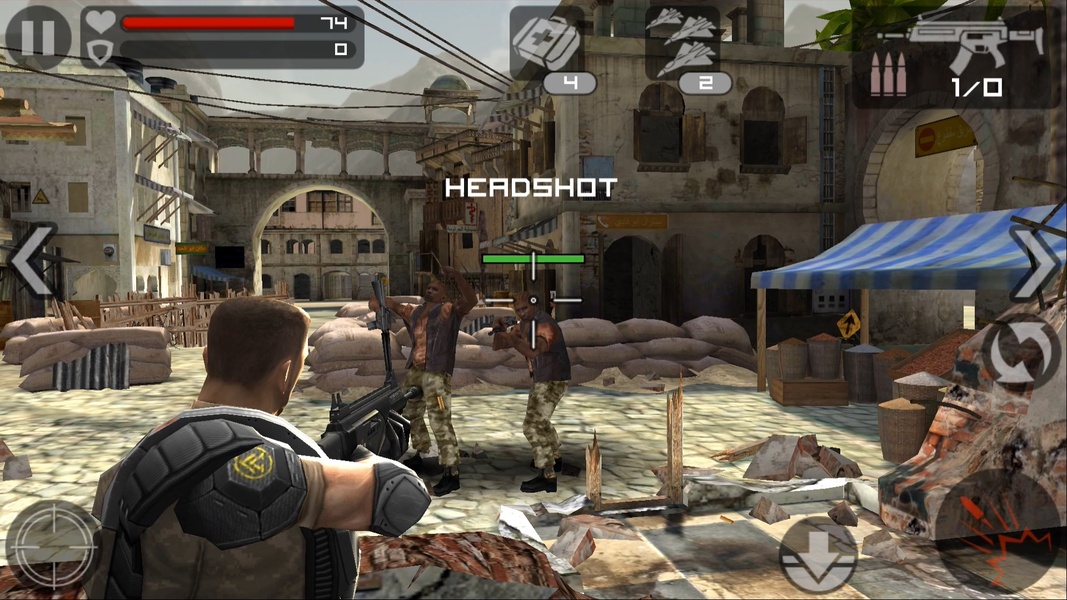
Task: Move to the left cover position
Action: (32, 259)
